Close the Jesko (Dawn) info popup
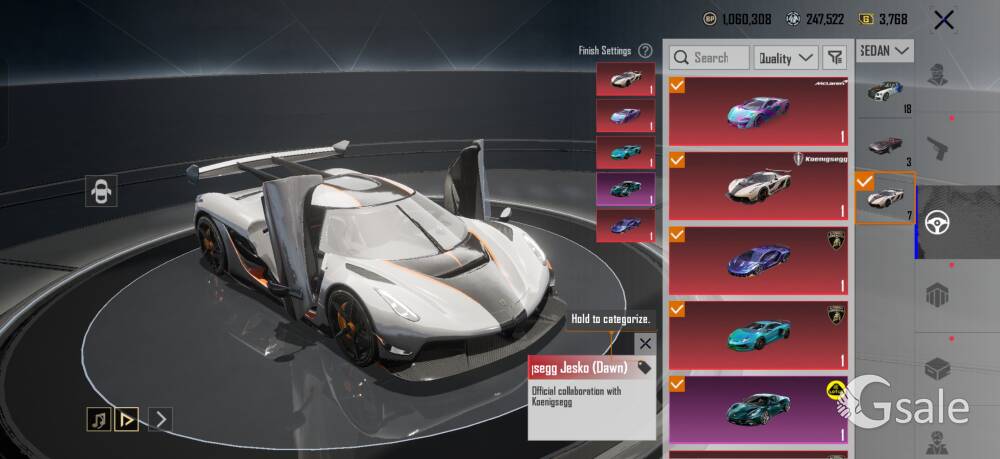Image resolution: width=1000 pixels, height=459 pixels. click(x=645, y=343)
